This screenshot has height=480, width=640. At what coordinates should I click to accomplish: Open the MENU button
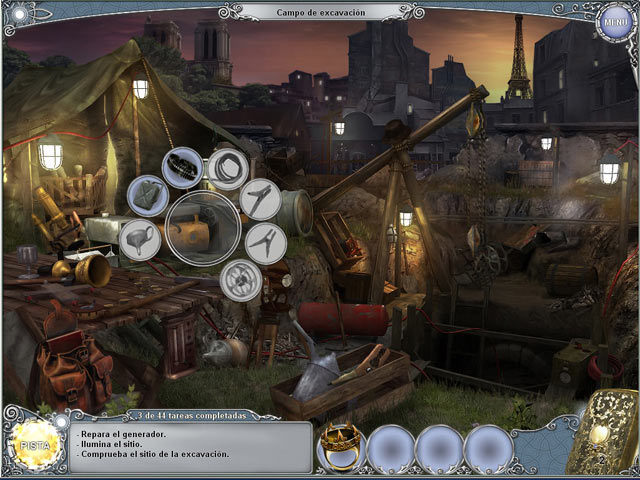(612, 22)
